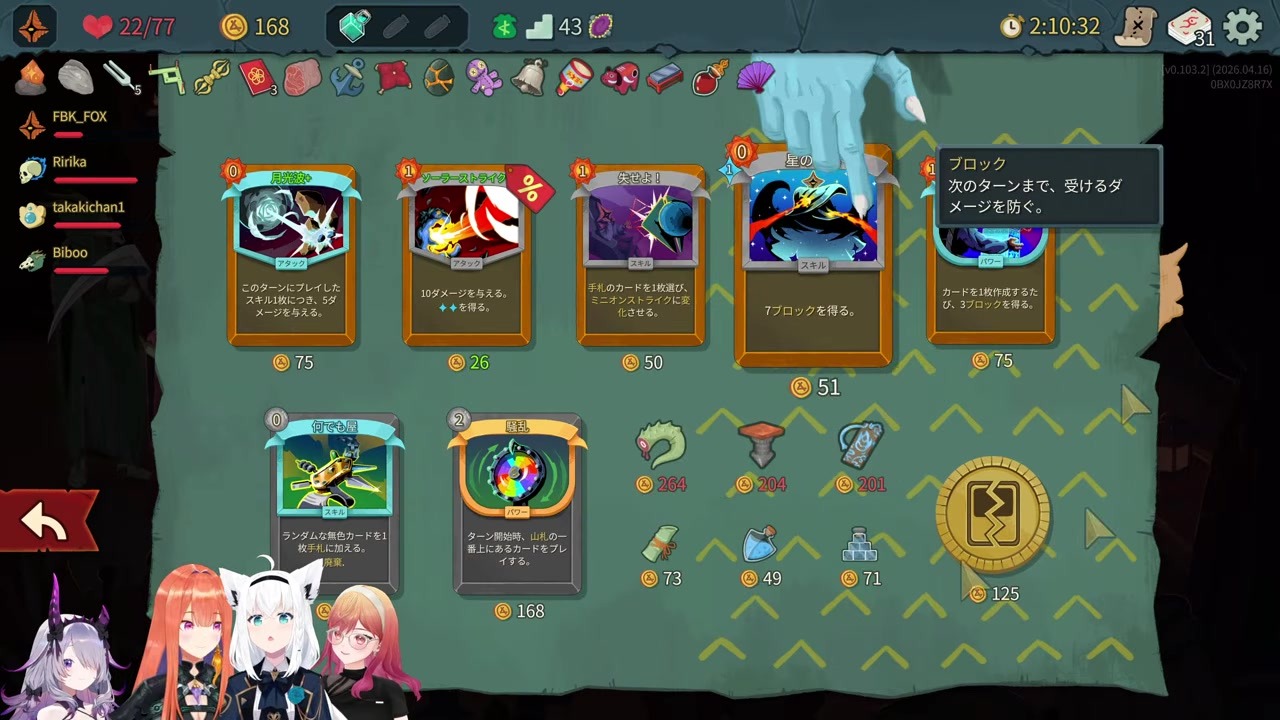Inspect the anchor relic in the relic bar
This screenshot has height=720, width=1280.
coord(347,77)
